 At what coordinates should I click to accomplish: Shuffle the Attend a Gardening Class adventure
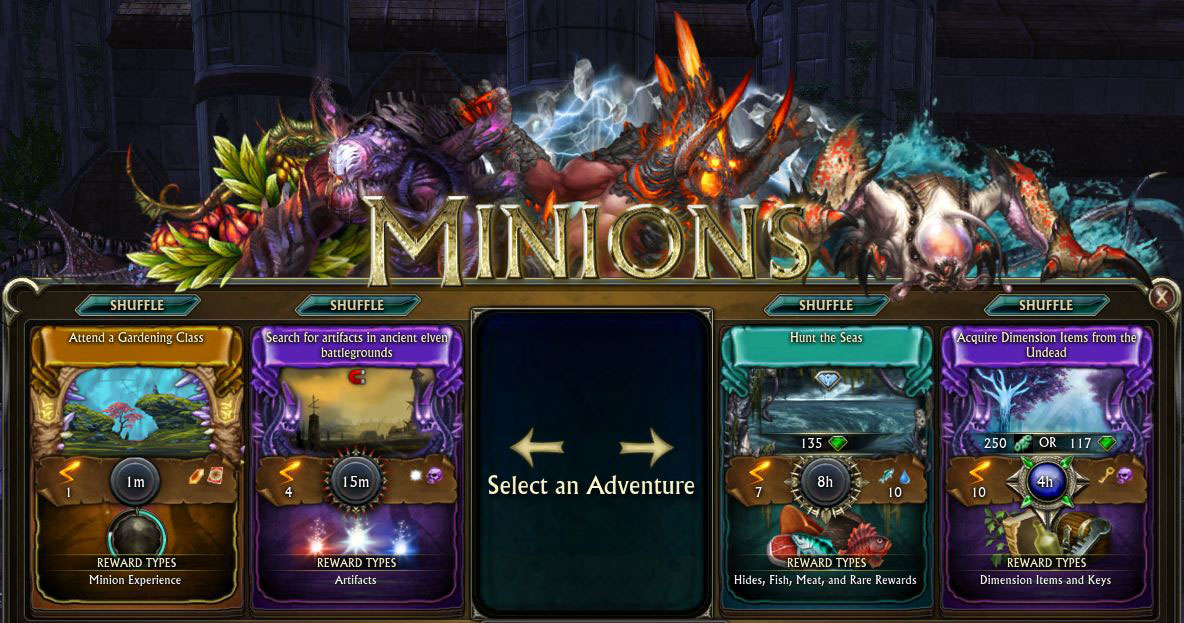coord(137,305)
